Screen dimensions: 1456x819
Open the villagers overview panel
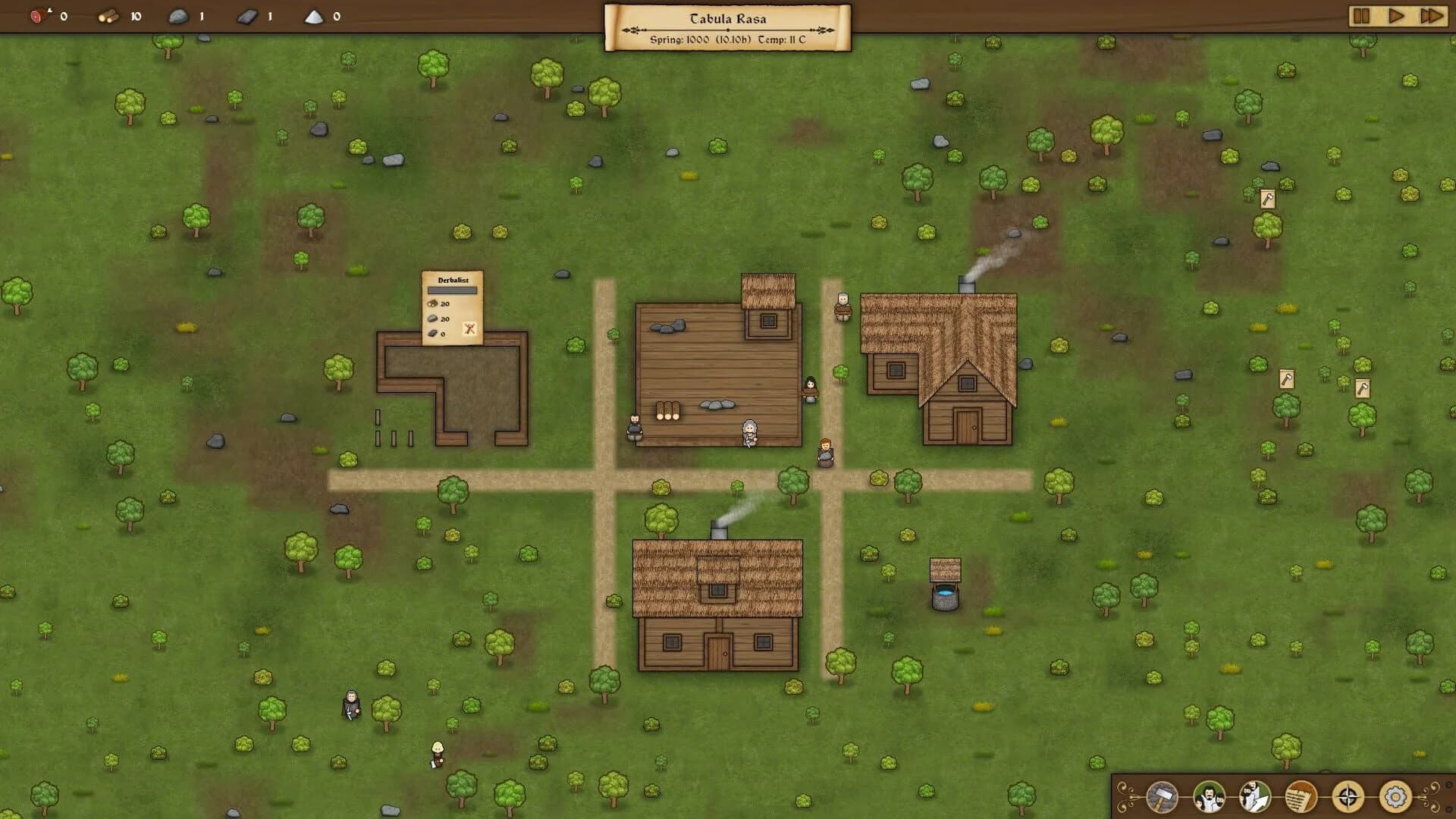coord(1208,798)
